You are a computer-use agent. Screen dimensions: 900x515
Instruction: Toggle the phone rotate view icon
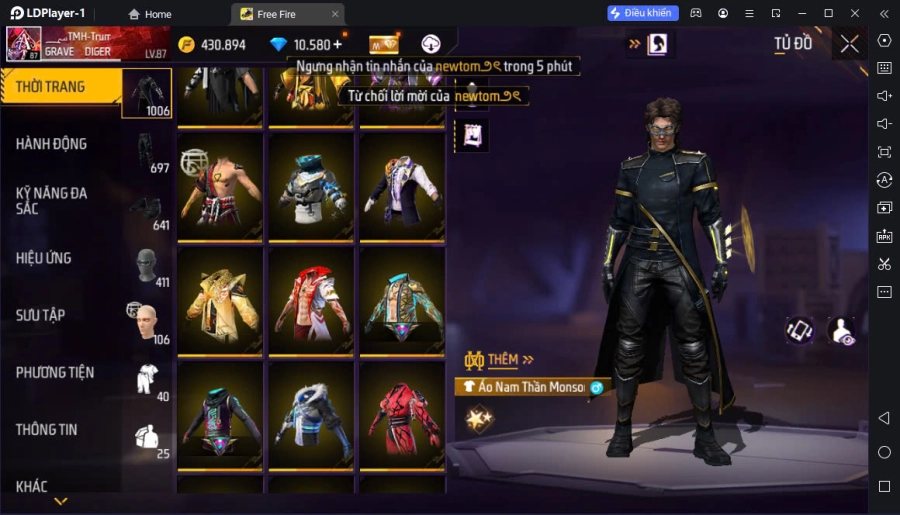click(799, 330)
